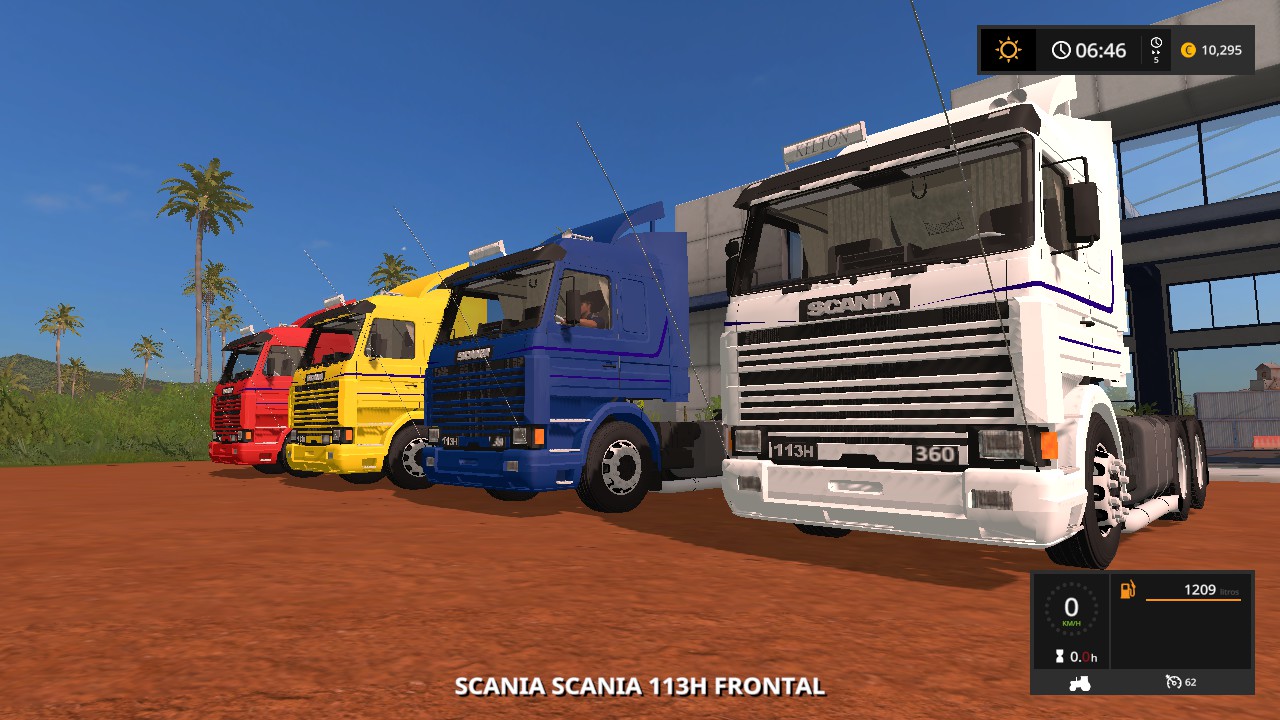
Task: Click the orange fuel gauge bar
Action: pos(1194,600)
